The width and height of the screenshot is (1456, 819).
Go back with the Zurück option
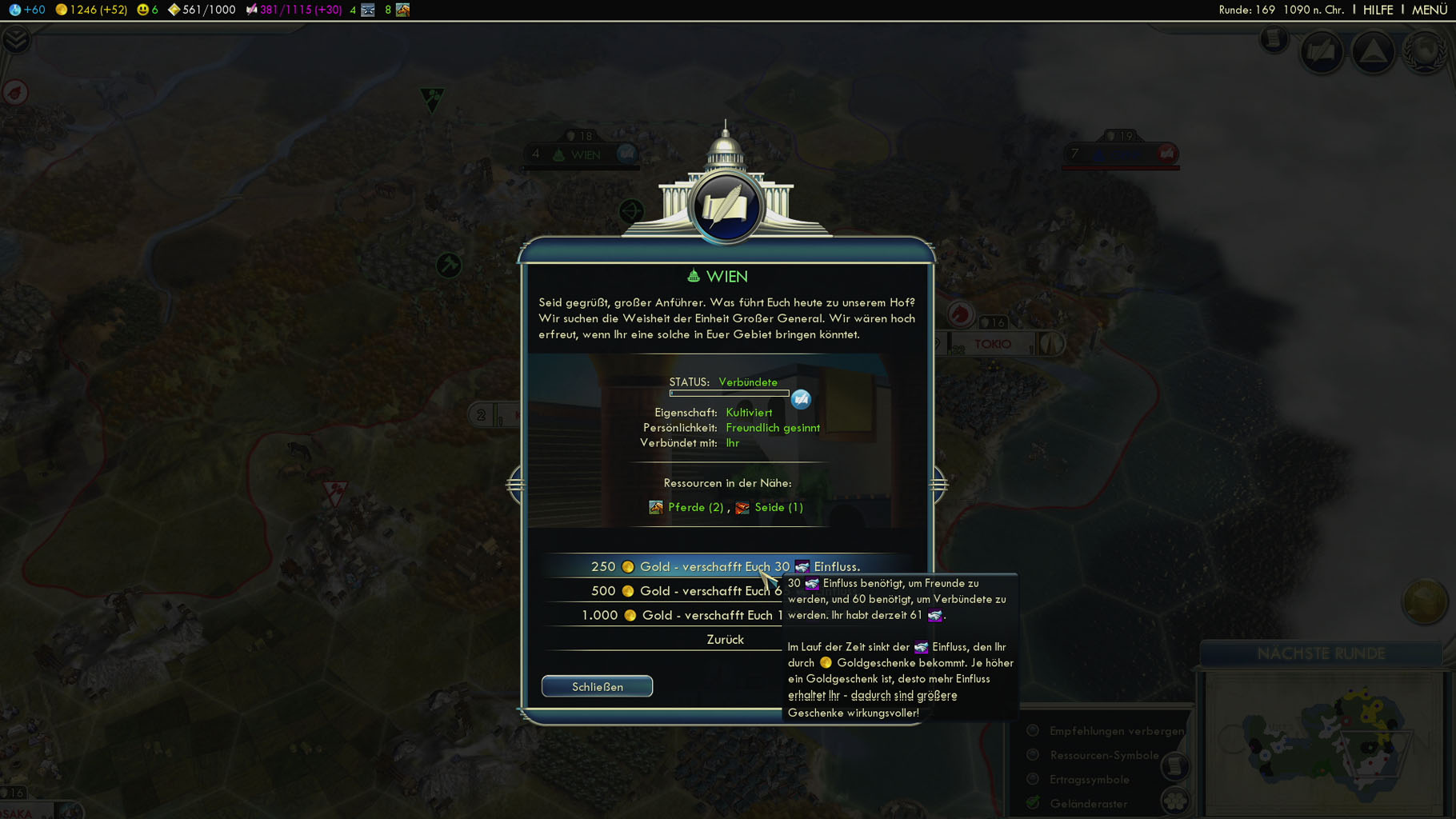click(724, 640)
